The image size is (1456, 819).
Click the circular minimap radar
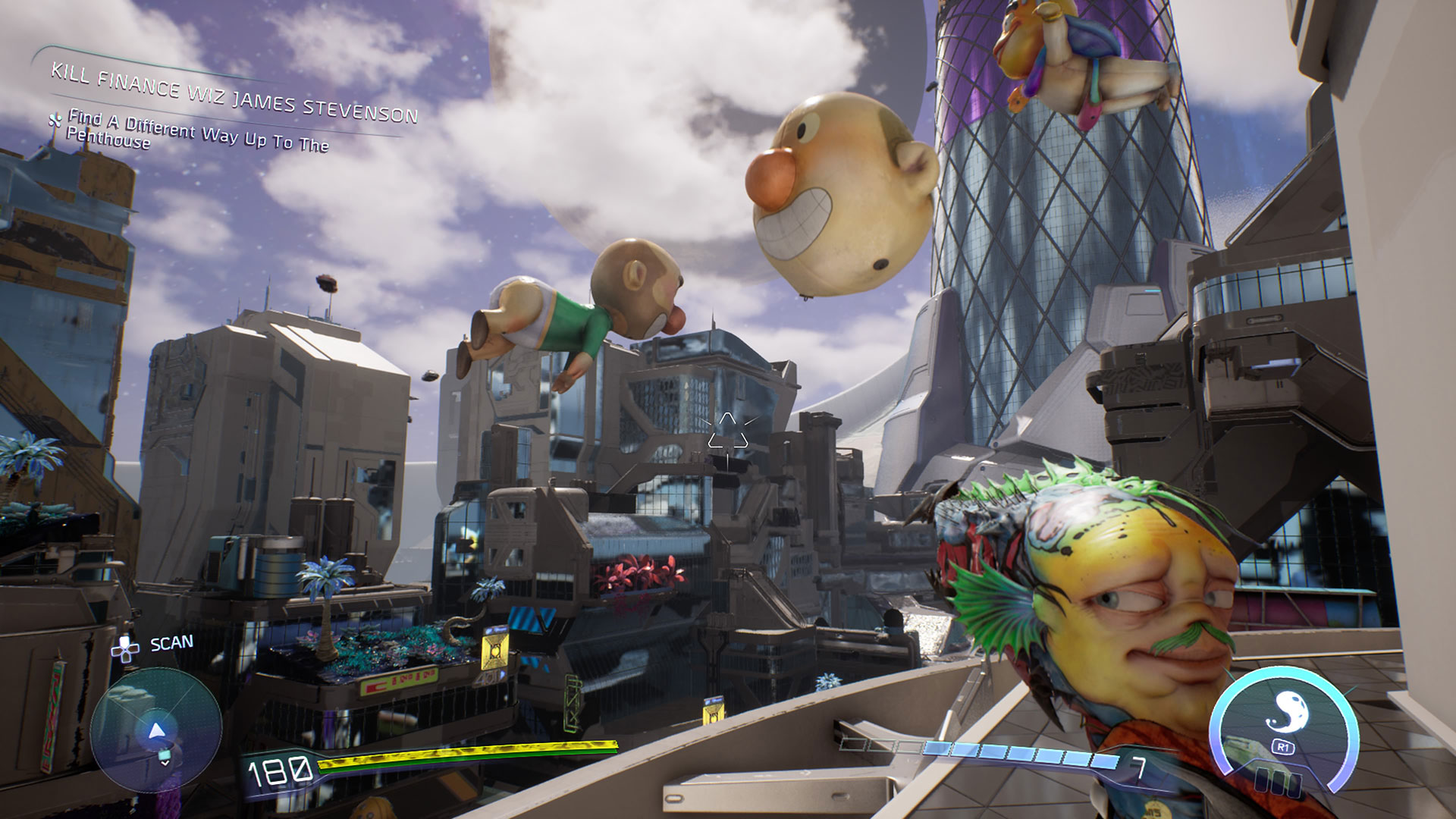click(155, 730)
